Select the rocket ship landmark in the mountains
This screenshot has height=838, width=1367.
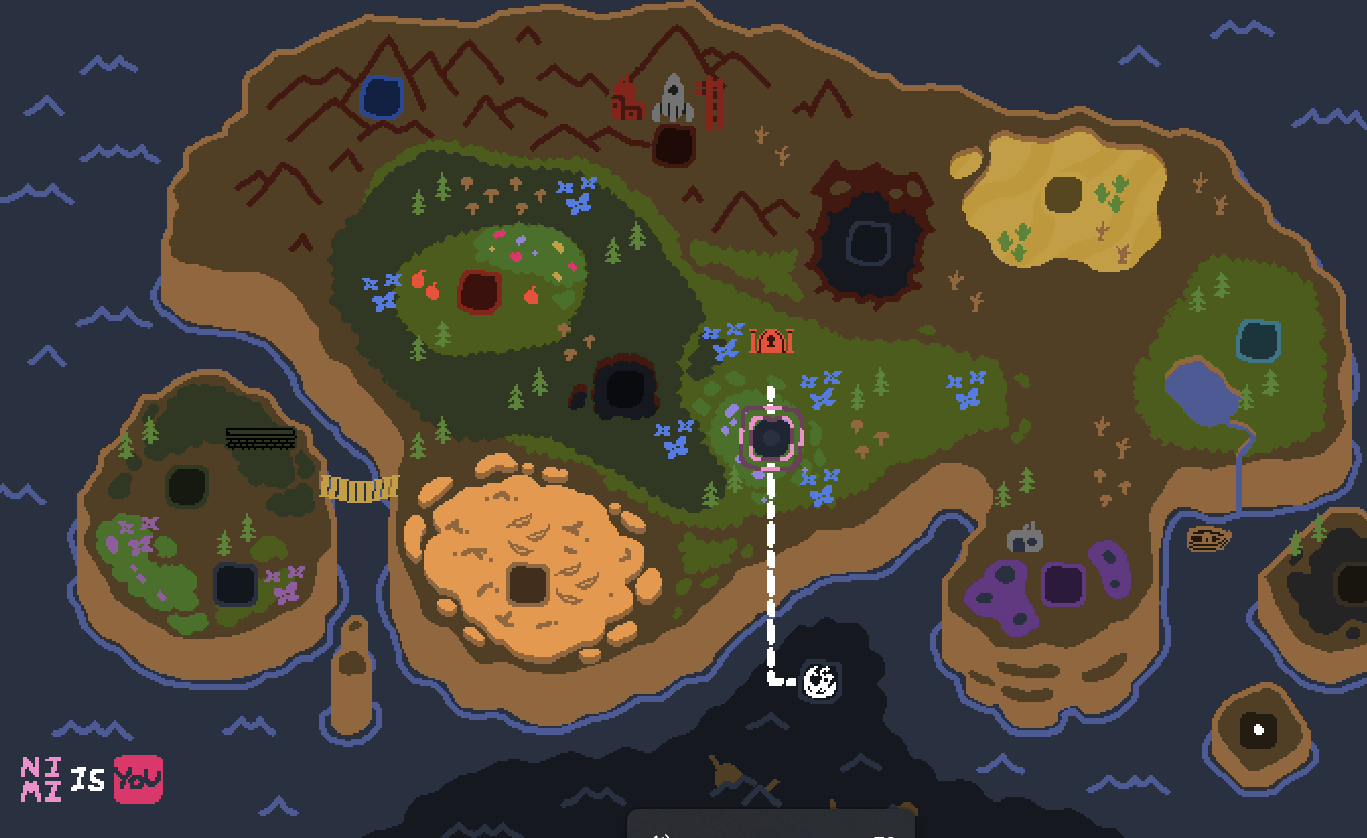(x=672, y=96)
